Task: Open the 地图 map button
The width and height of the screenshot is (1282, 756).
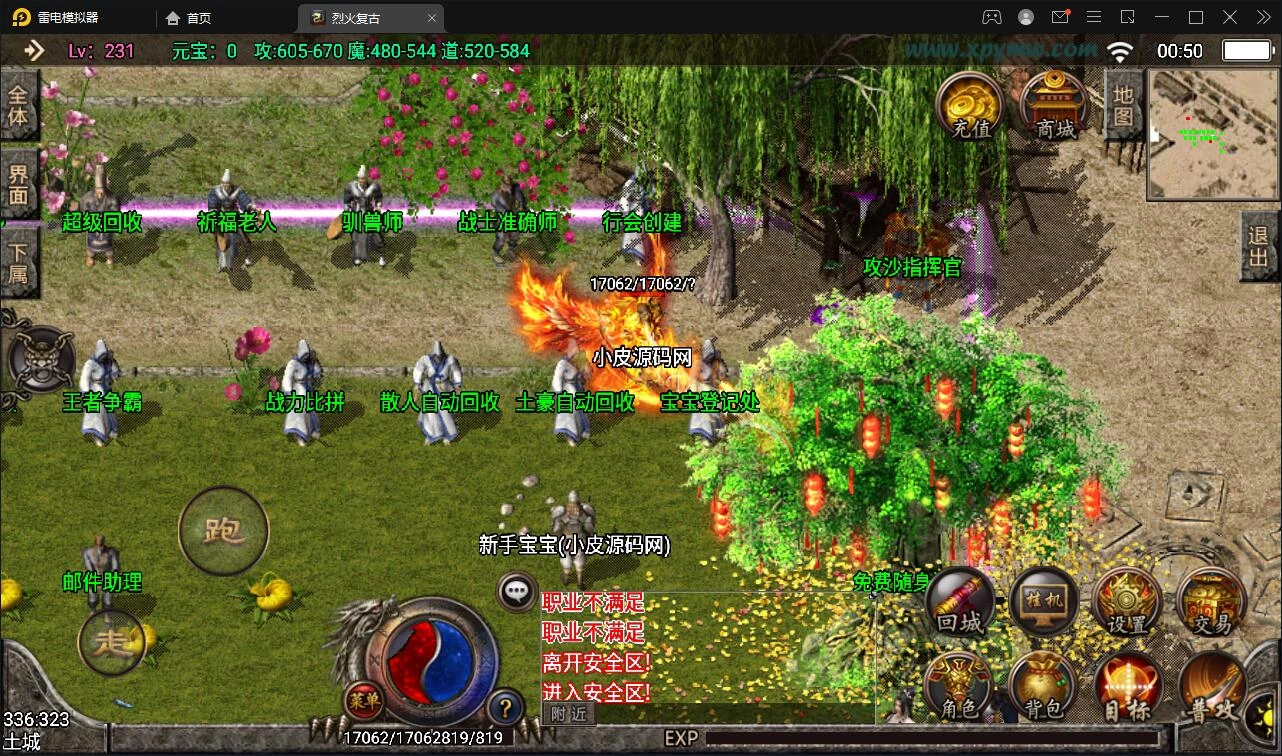Action: [1123, 106]
